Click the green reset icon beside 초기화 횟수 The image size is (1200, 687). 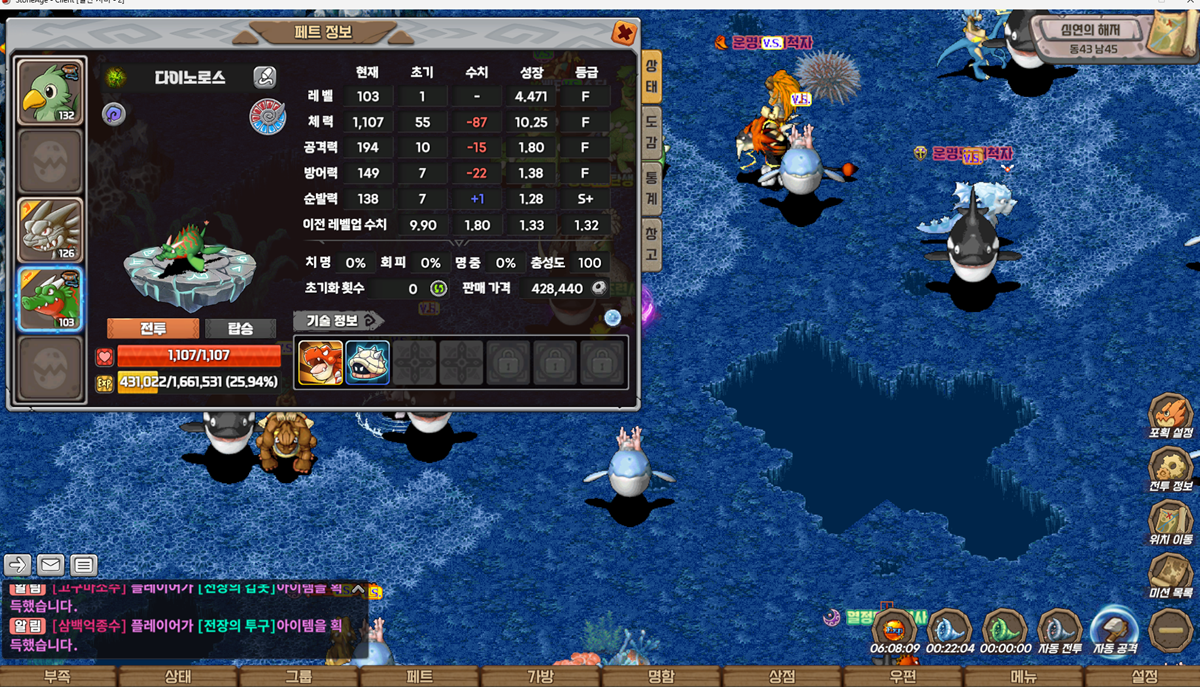(x=438, y=288)
